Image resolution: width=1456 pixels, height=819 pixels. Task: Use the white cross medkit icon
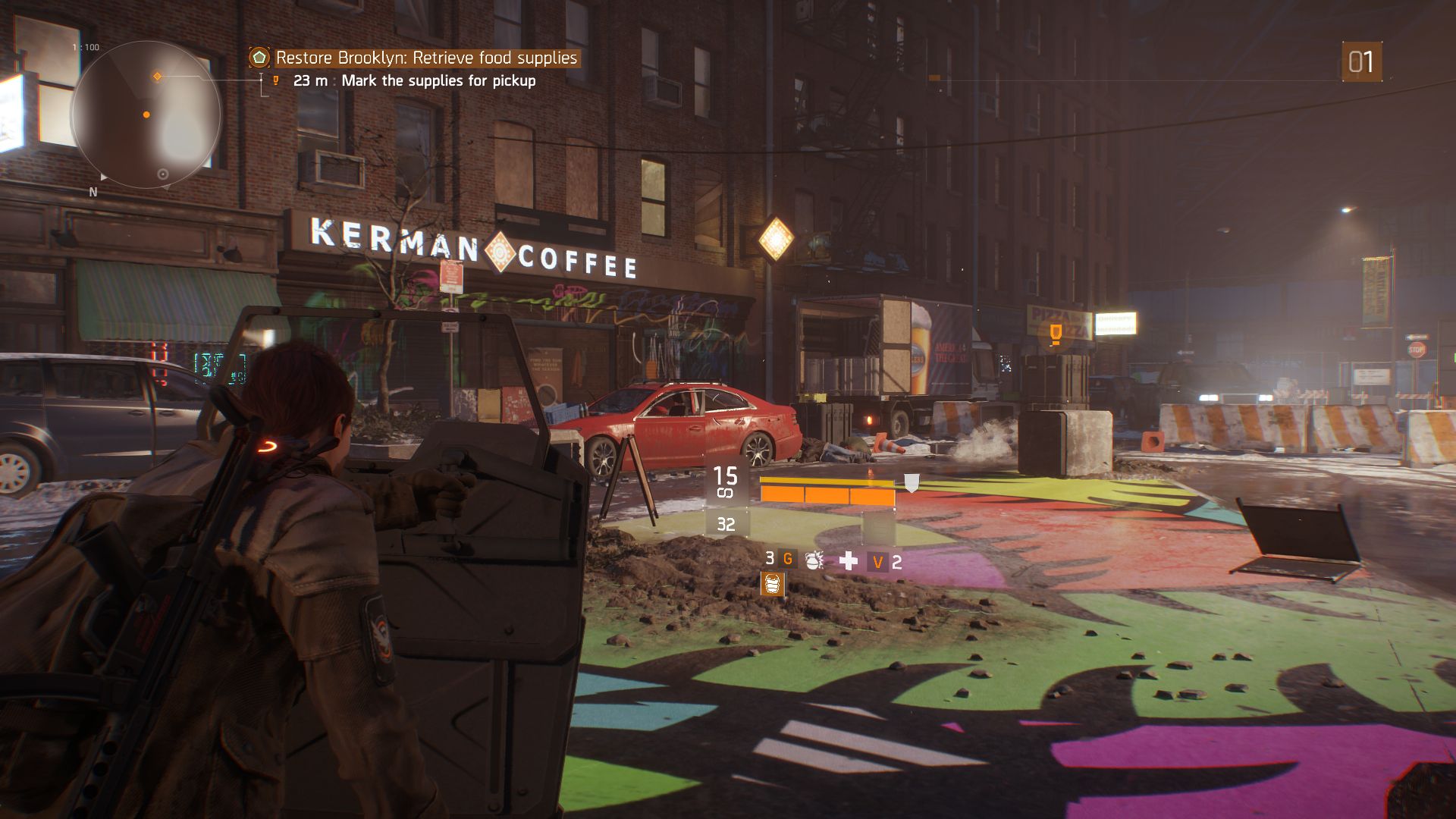tap(849, 560)
